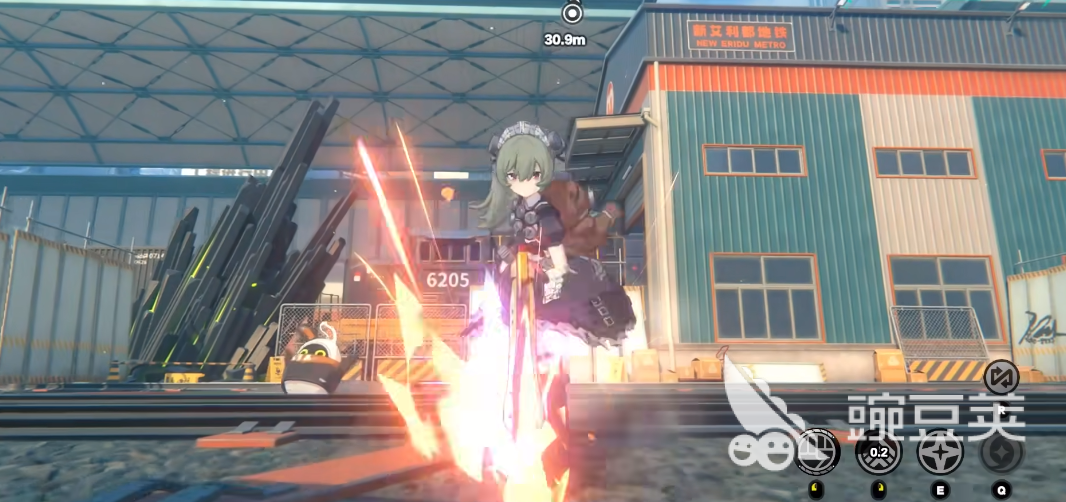
Task: Select the objective waypoint marker
Action: 571,14
